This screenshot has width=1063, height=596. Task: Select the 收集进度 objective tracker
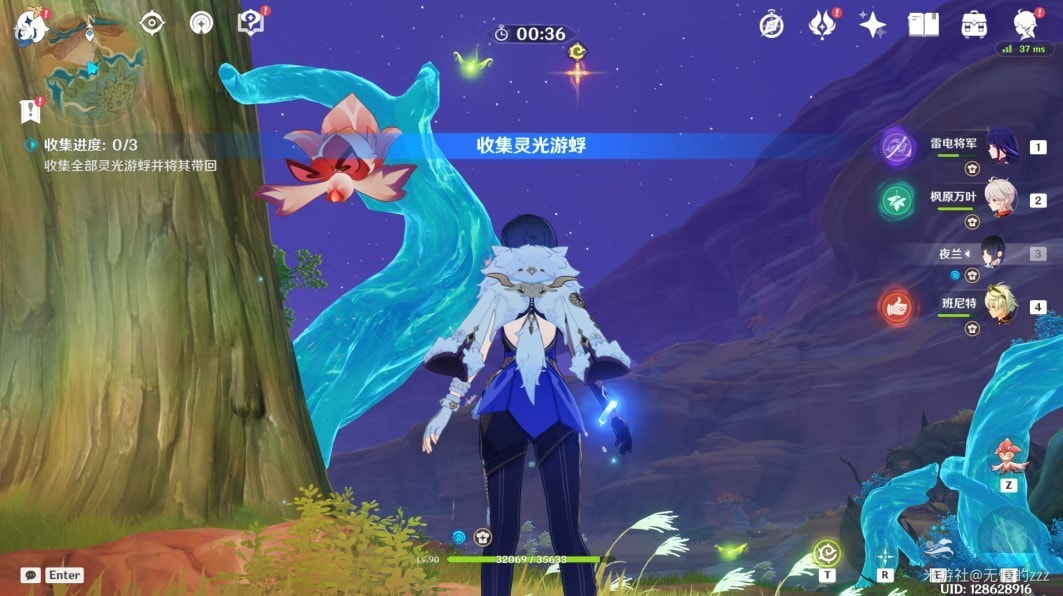[x=90, y=145]
